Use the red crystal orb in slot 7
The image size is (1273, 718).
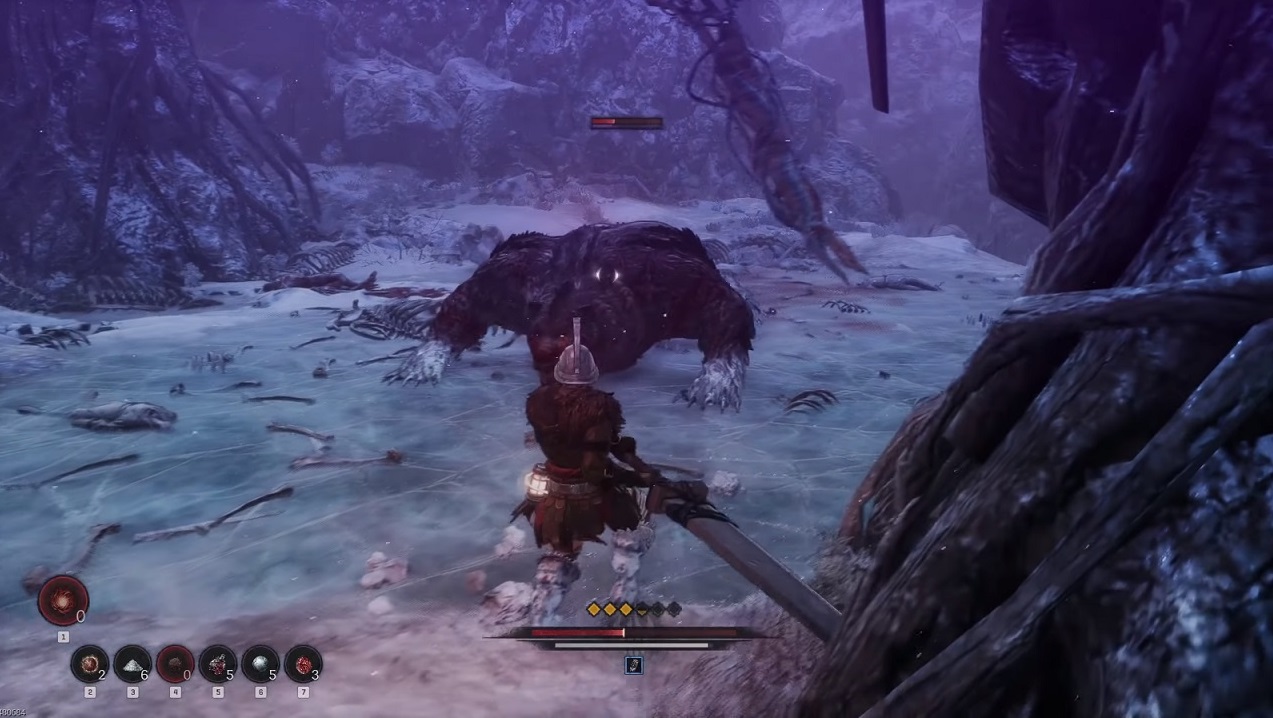pyautogui.click(x=303, y=664)
